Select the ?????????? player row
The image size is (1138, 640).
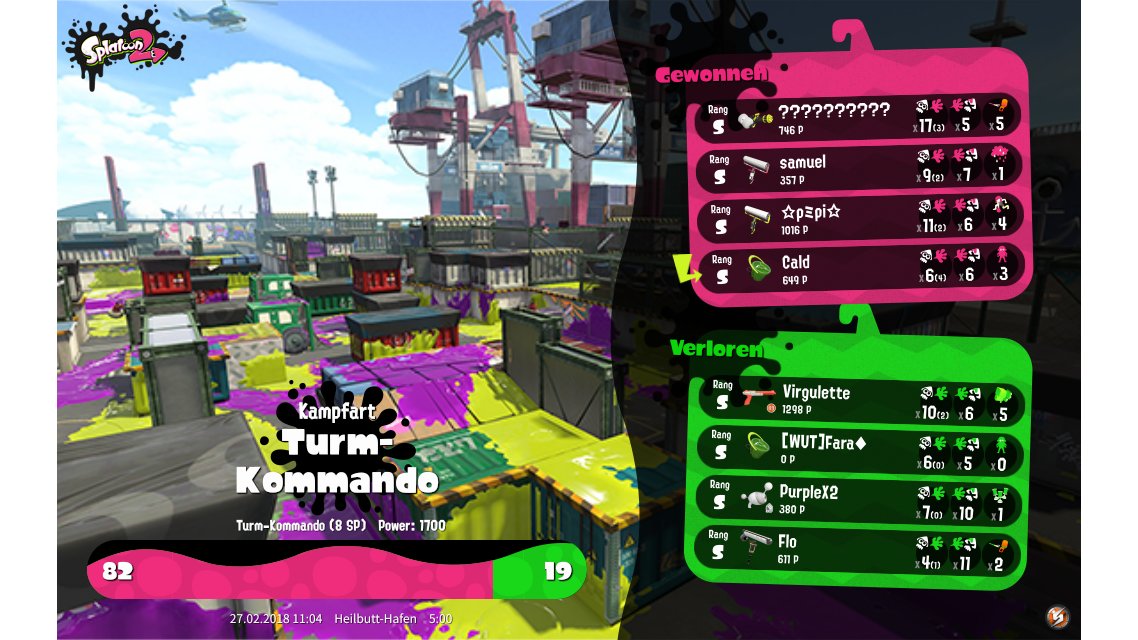(860, 117)
